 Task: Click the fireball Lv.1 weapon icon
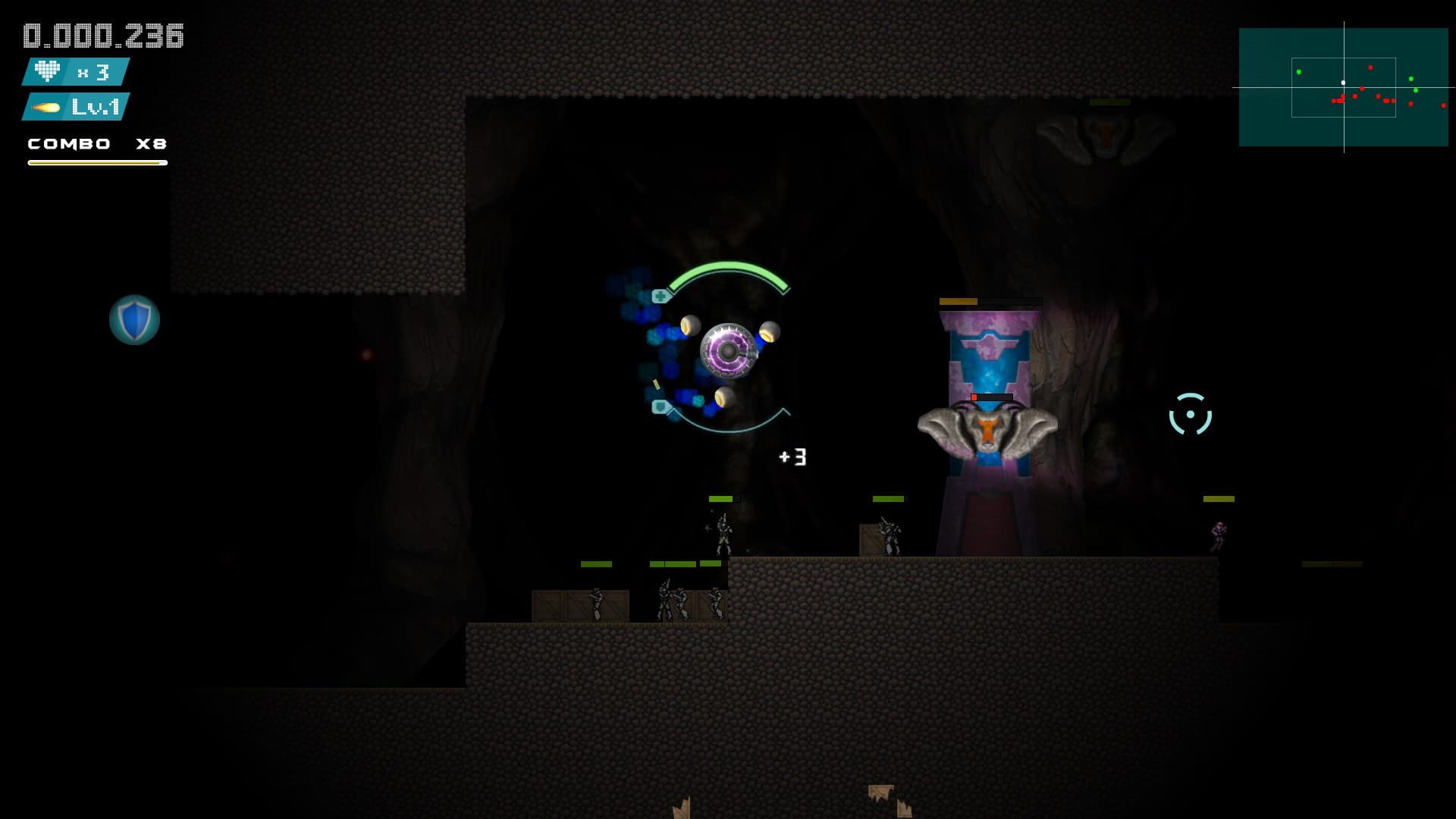pyautogui.click(x=45, y=108)
